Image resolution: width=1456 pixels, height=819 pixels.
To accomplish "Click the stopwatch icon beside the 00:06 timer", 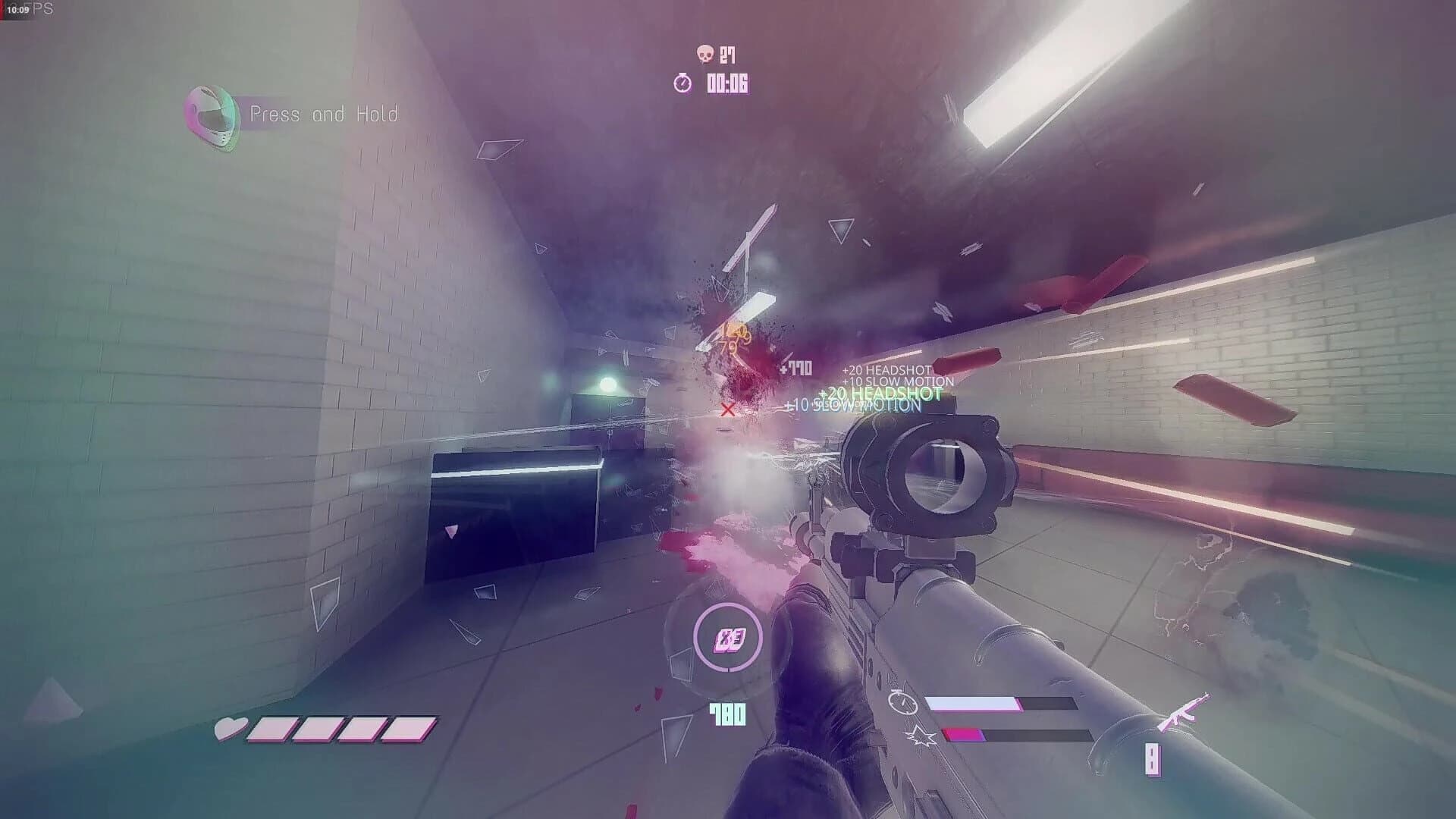I will point(683,83).
